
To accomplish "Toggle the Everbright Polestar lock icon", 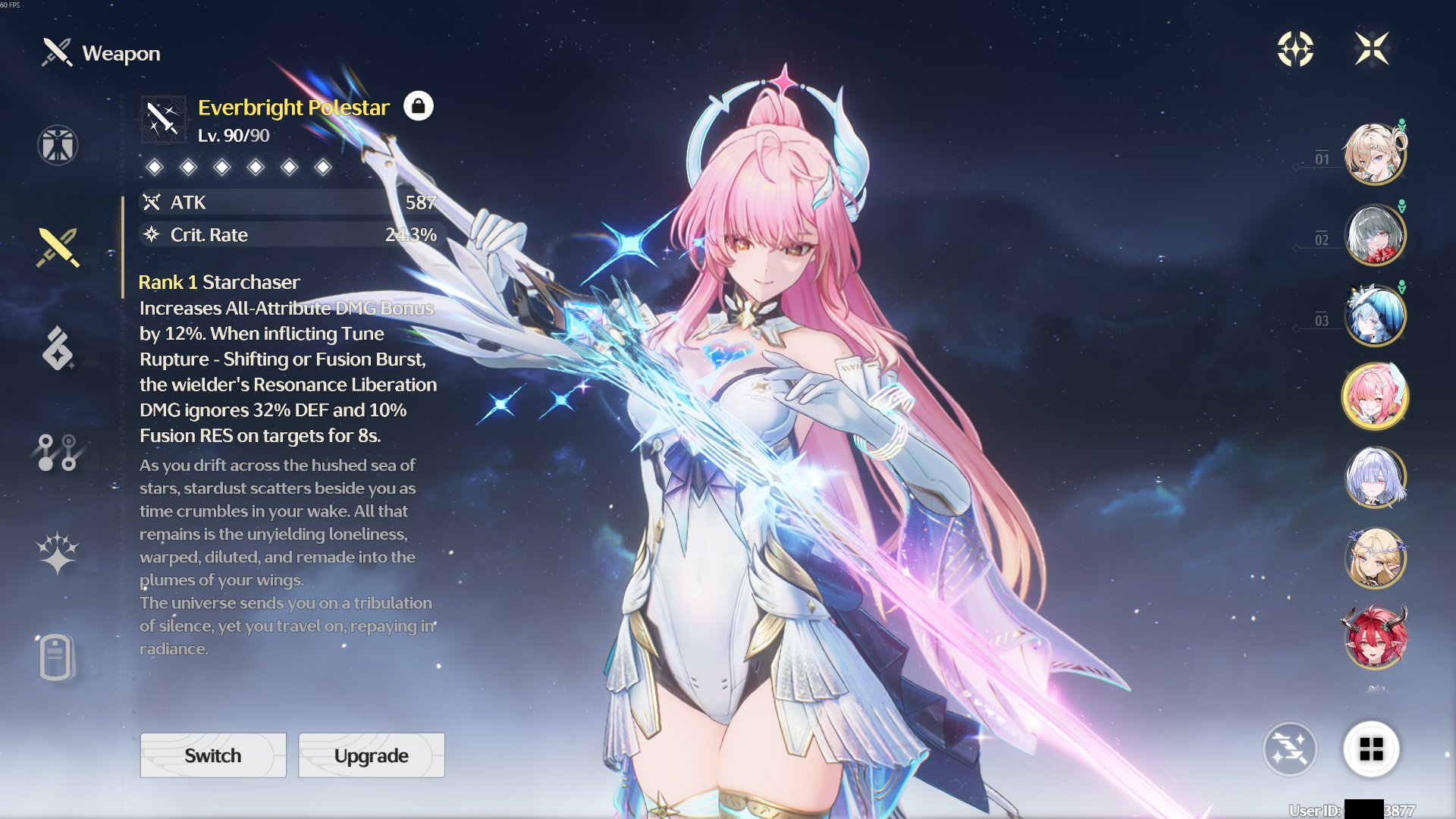I will tap(418, 106).
